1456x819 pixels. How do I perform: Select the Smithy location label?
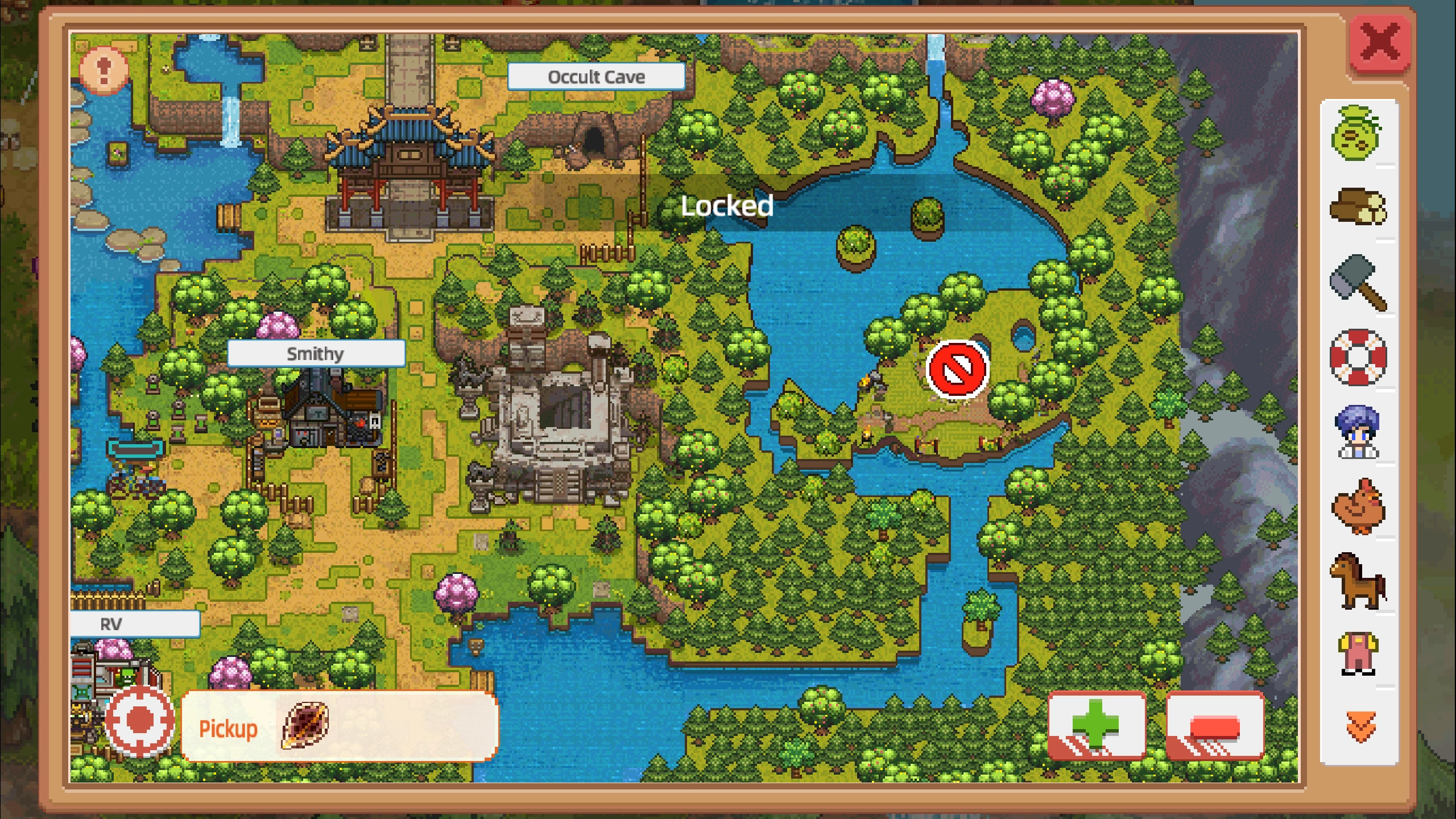click(x=315, y=354)
